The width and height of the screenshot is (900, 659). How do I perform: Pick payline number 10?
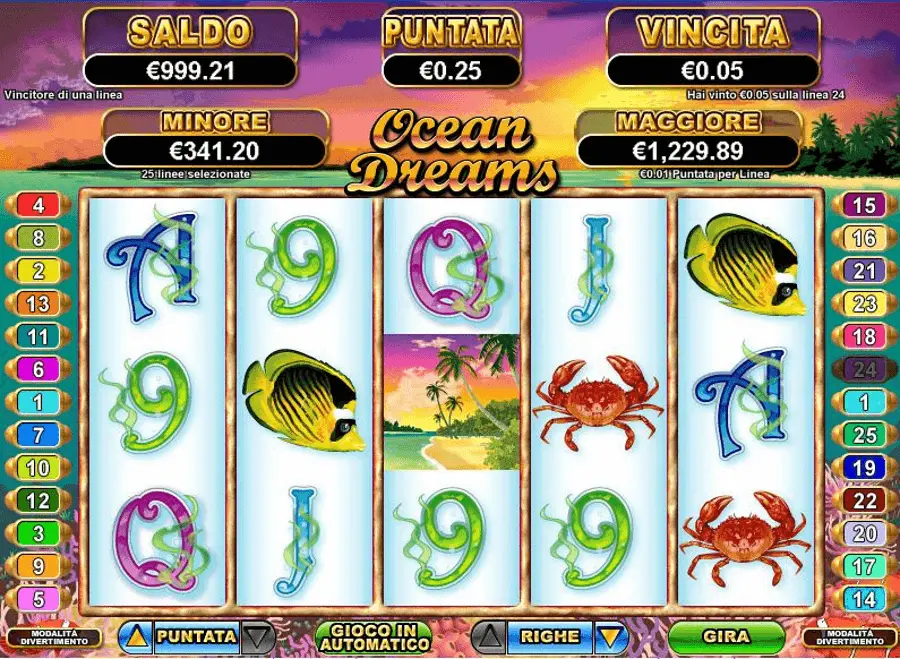(x=39, y=467)
